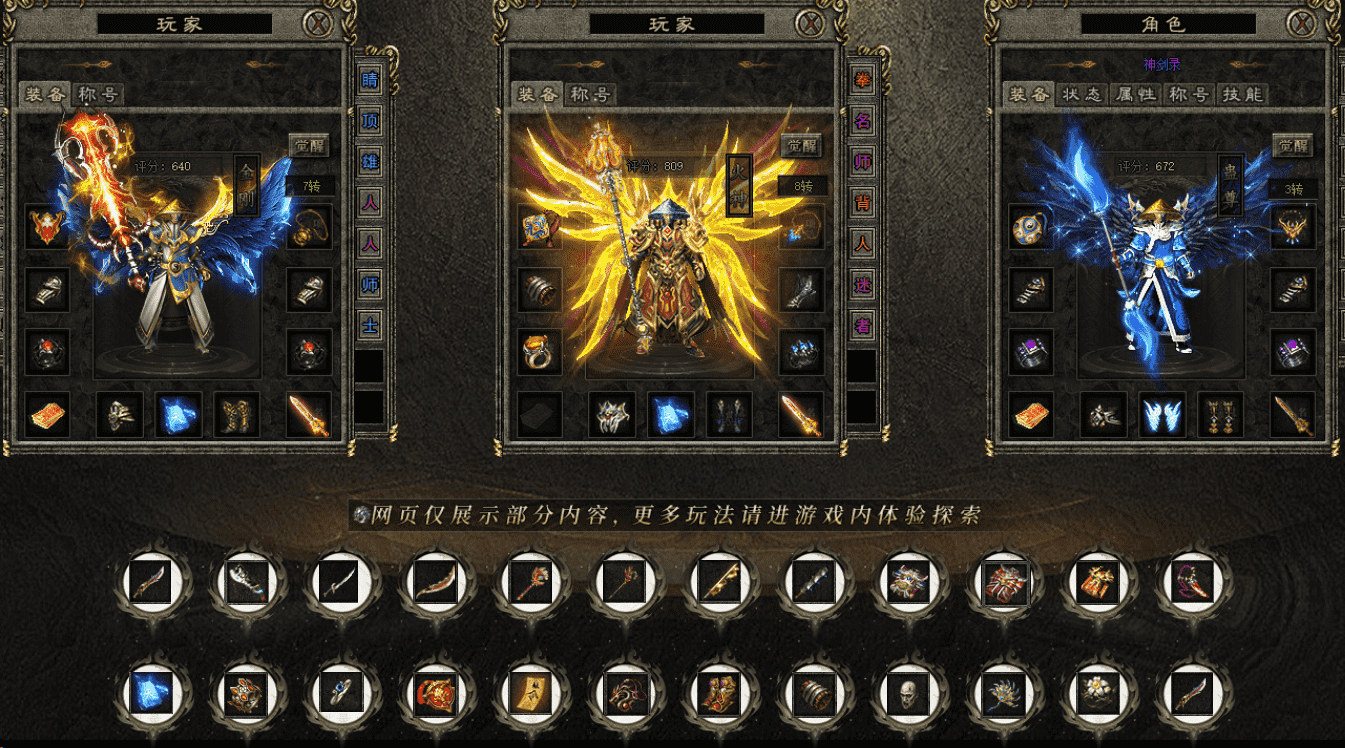Screen dimensions: 1345x748
Task: Click 觉醒 button in the 角色 panel
Action: point(1292,146)
